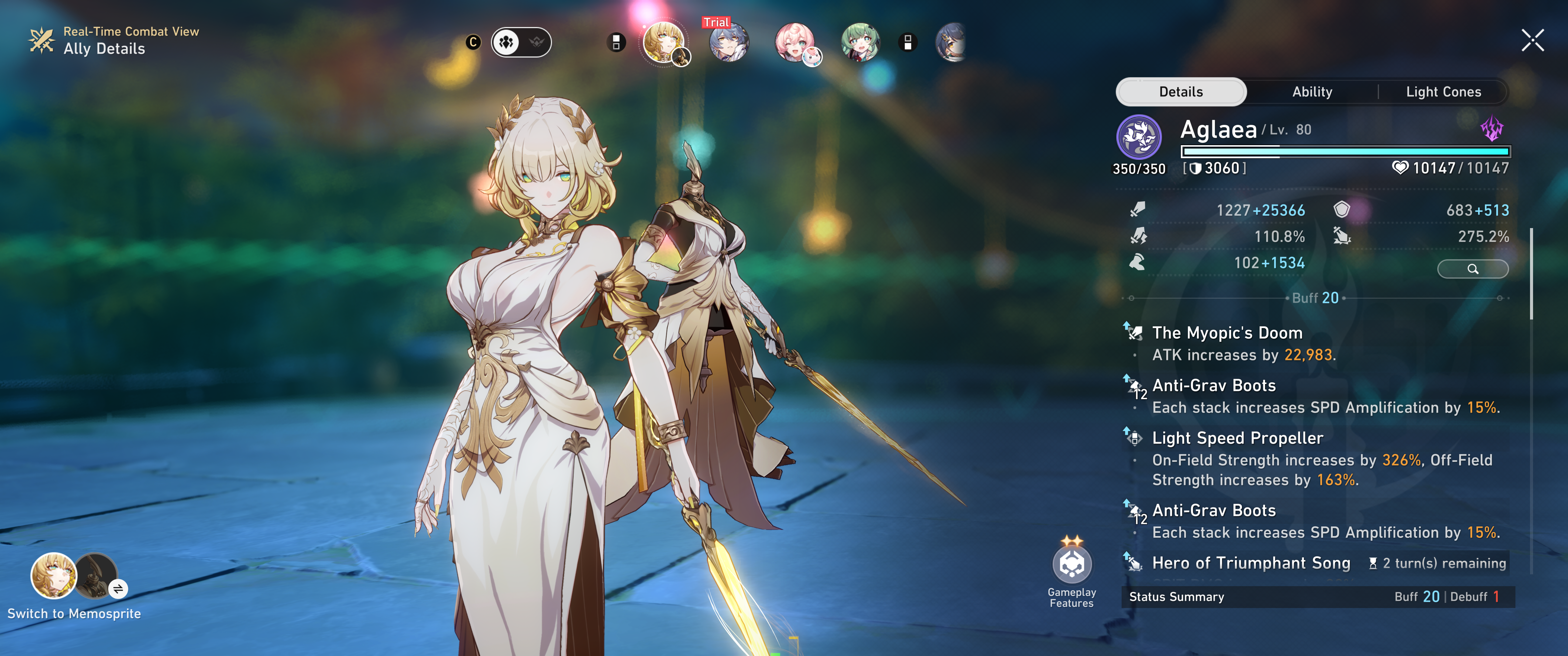Select the pink-haired ally portrait
Image resolution: width=1568 pixels, height=656 pixels.
coord(794,43)
